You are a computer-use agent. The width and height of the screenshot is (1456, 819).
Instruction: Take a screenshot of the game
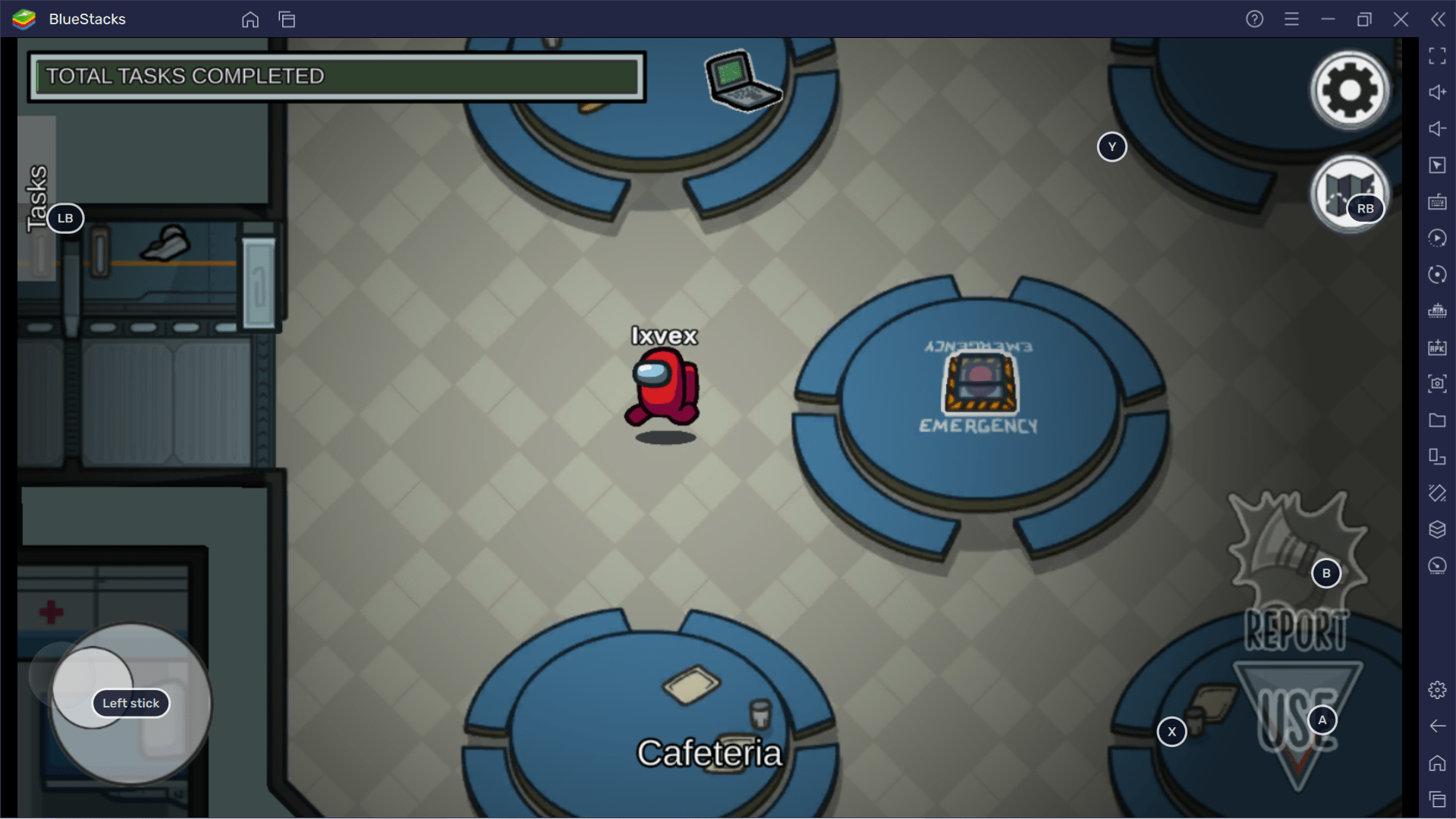[1437, 383]
